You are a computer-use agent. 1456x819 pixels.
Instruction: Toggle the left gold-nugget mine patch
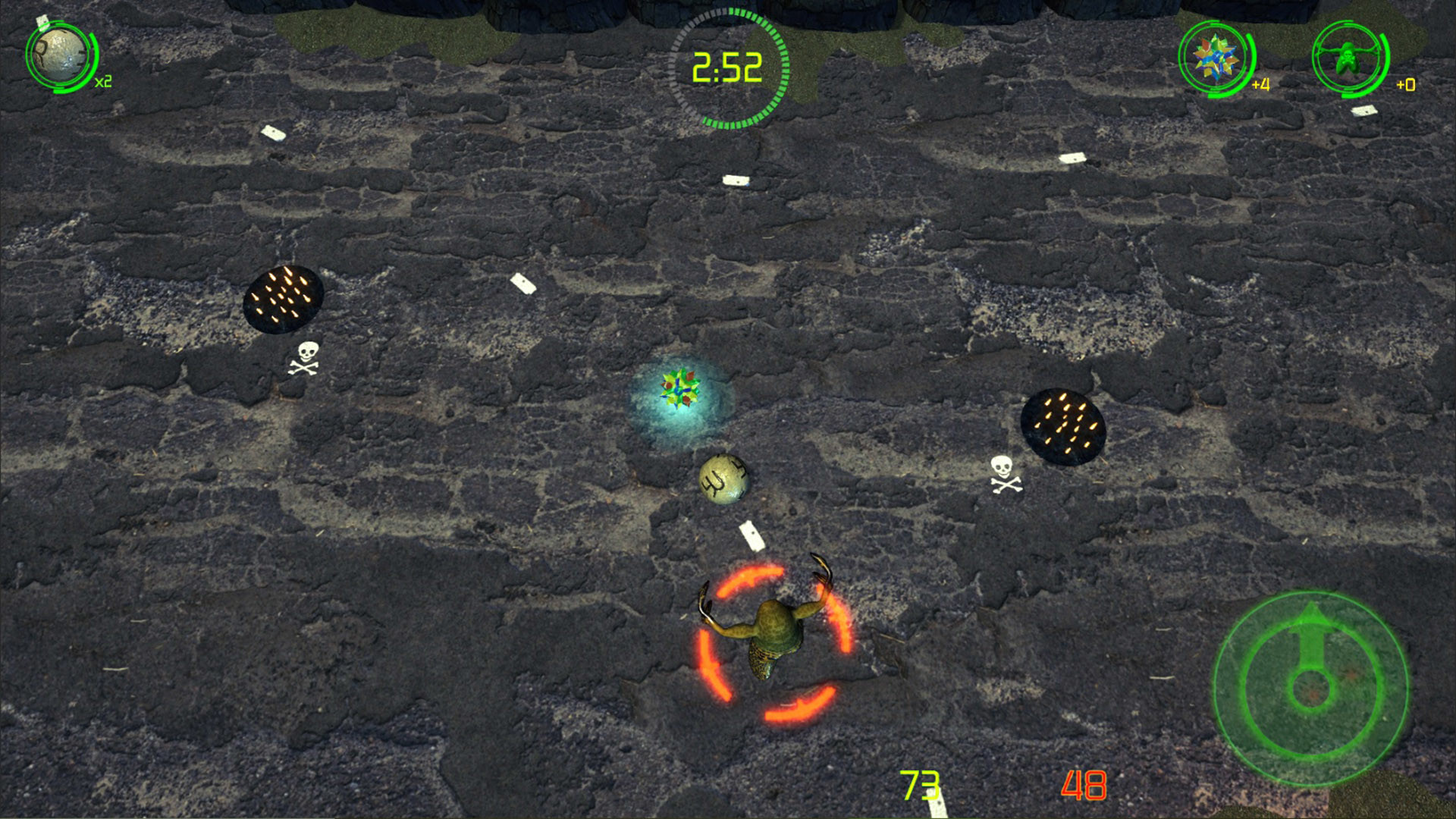click(x=284, y=298)
